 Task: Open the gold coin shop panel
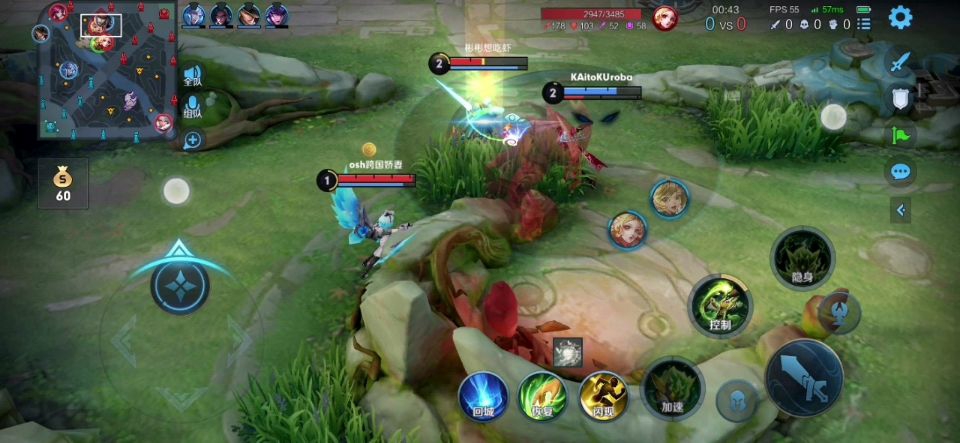63,183
